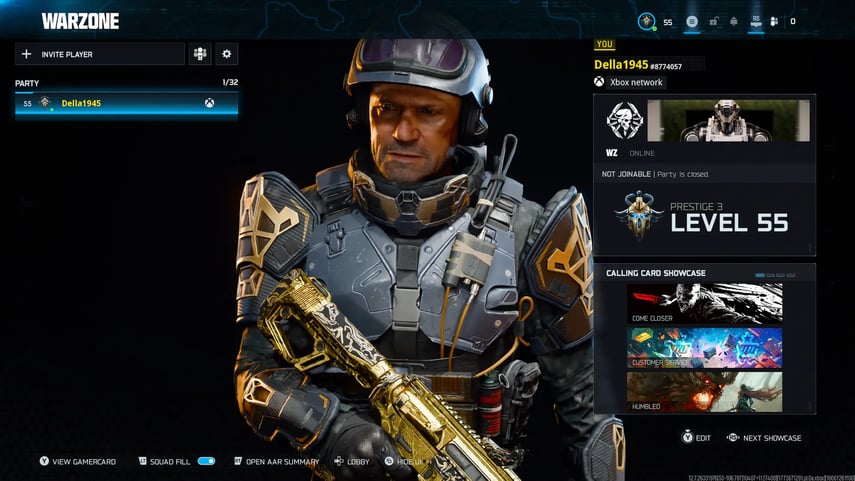The image size is (855, 481).
Task: Open the hamburger menu in top bar
Action: point(692,21)
